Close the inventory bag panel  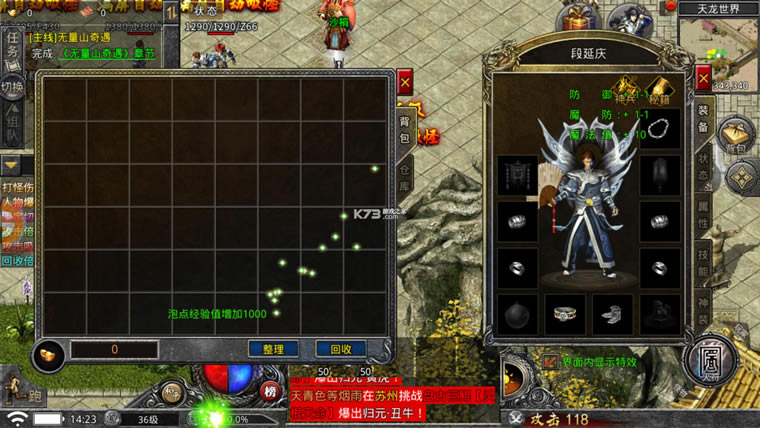[405, 82]
